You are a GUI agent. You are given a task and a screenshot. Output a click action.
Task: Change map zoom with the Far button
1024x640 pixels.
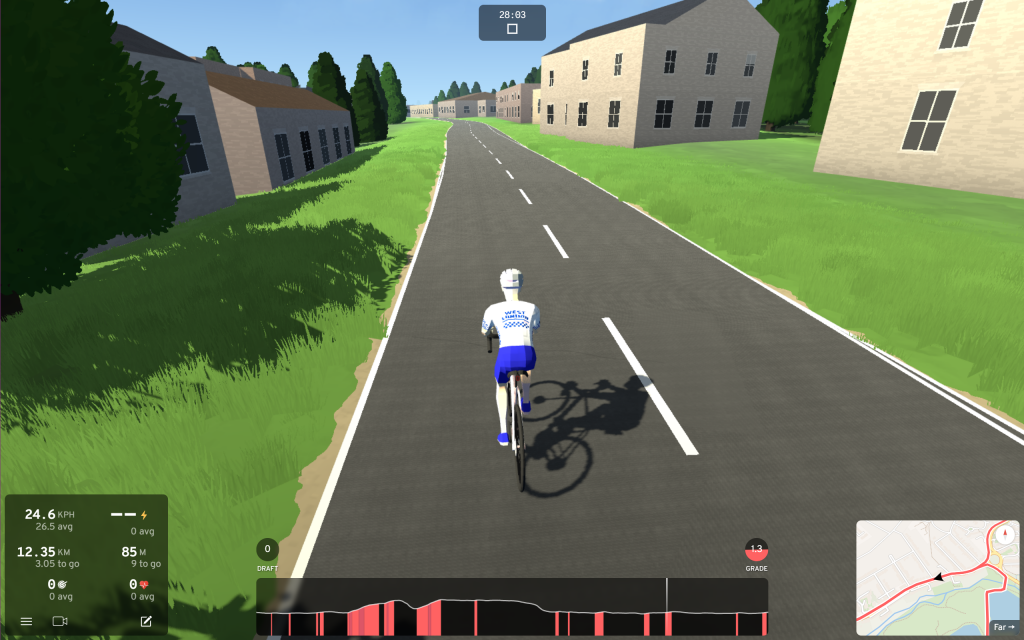tap(1004, 624)
